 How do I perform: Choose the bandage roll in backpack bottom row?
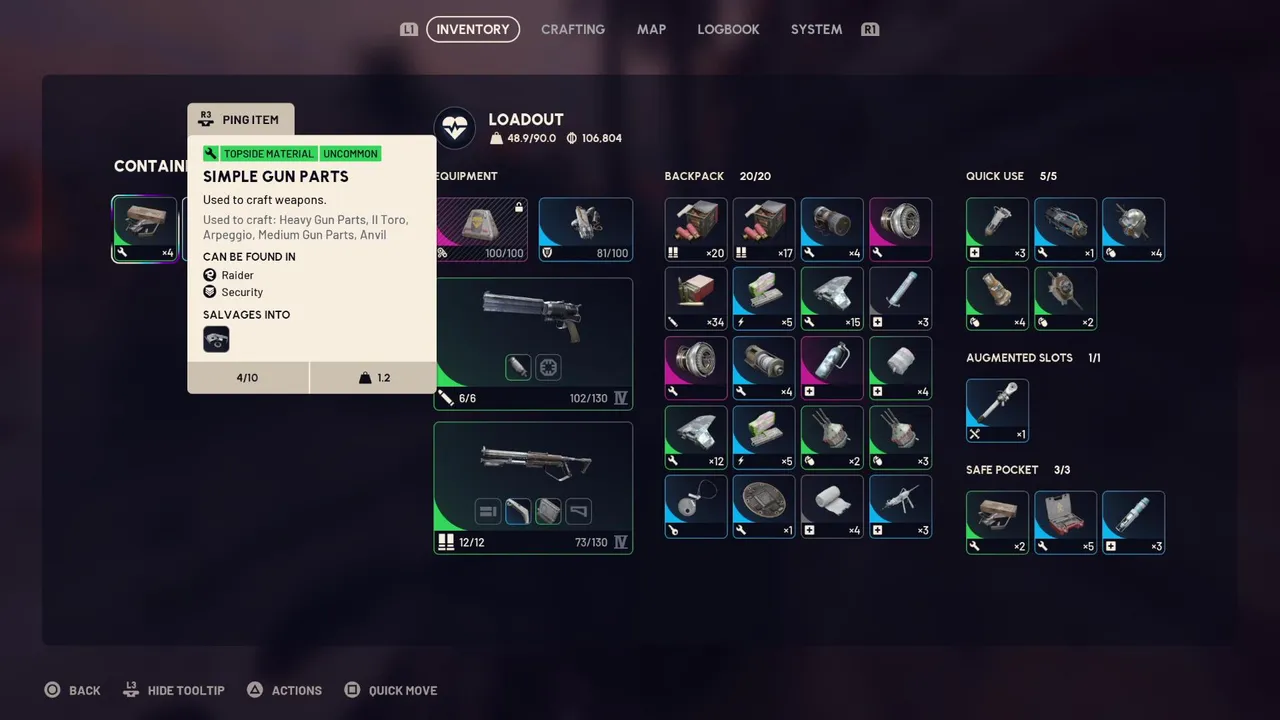832,506
